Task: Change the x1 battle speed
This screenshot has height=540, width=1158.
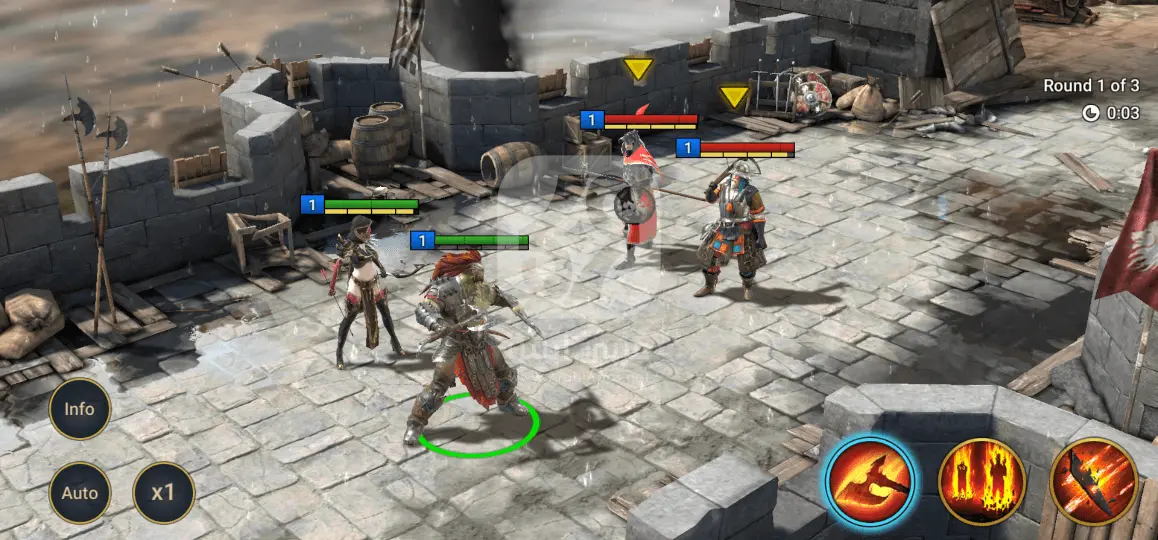Action: coord(163,493)
